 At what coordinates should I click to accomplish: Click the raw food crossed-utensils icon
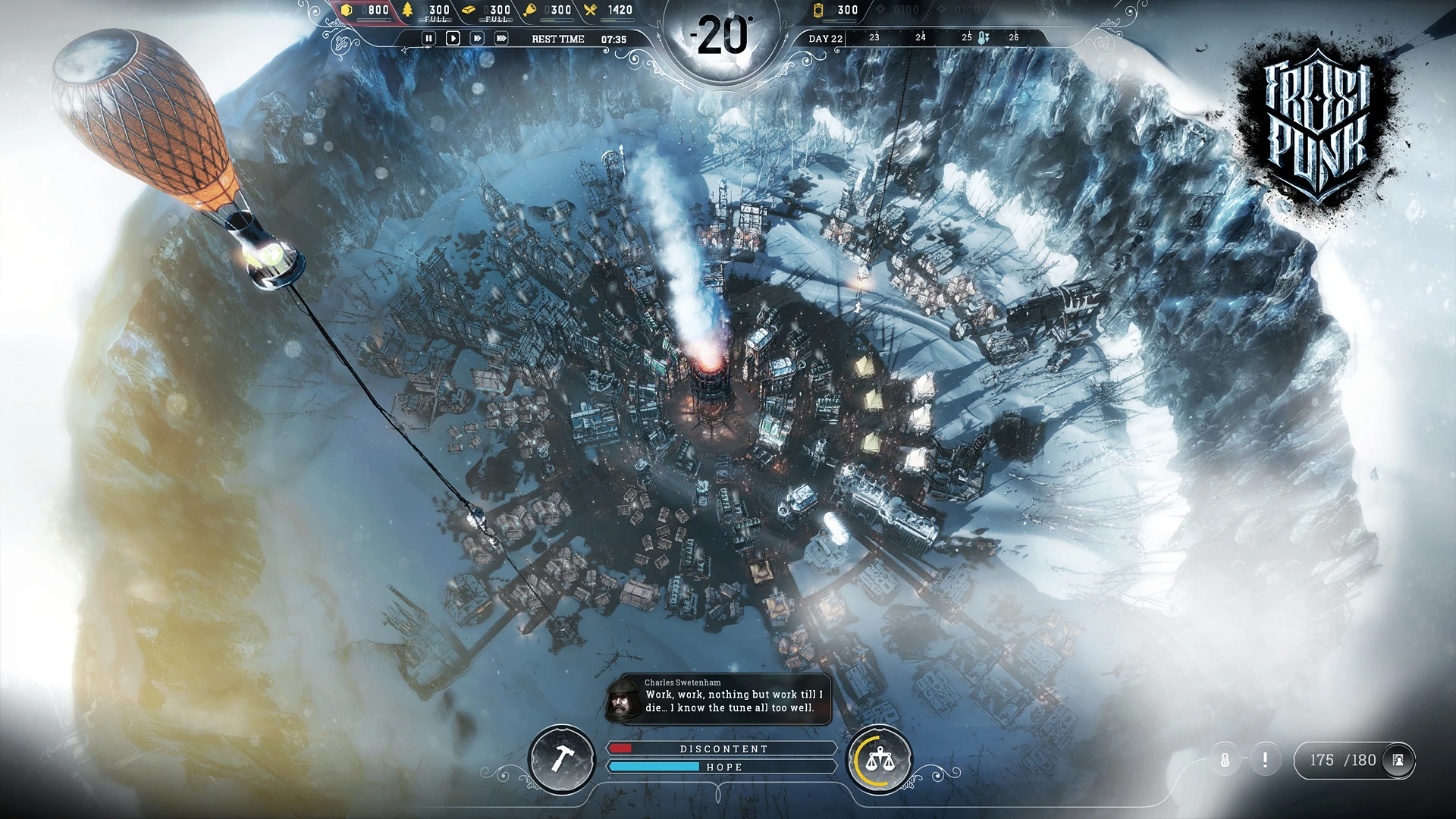(588, 10)
